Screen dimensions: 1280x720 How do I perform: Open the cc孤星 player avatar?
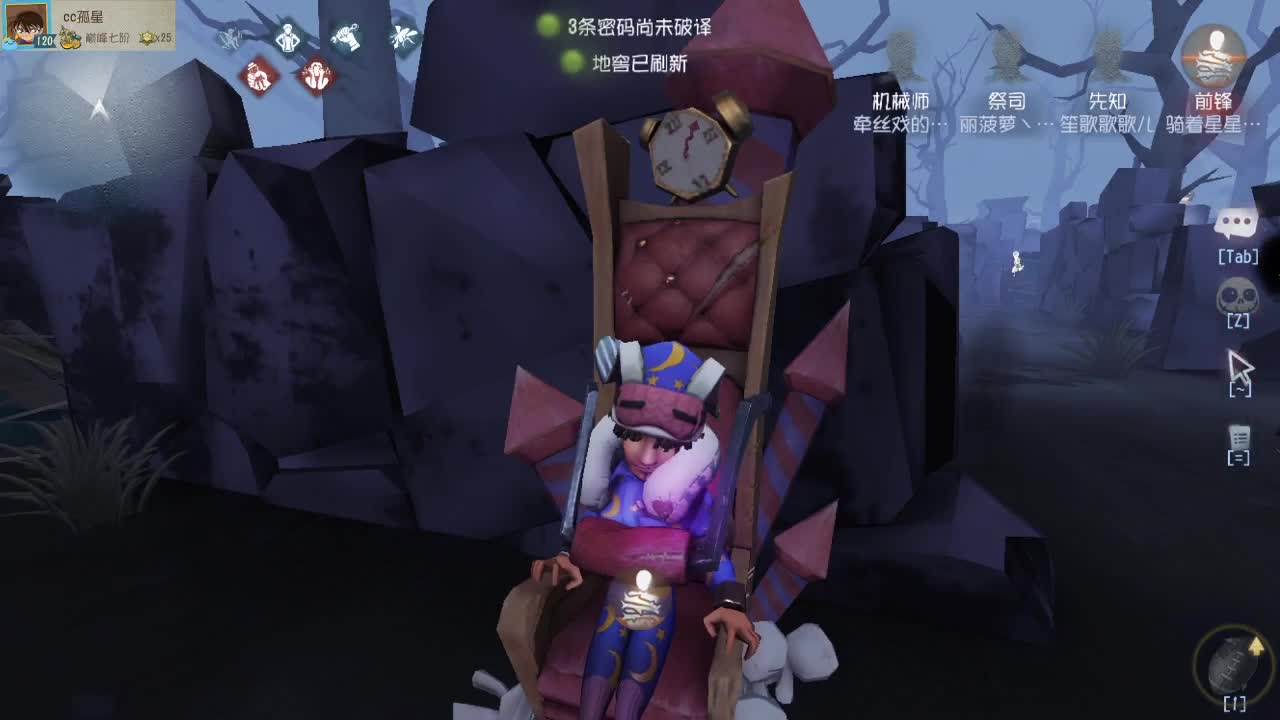tap(24, 25)
